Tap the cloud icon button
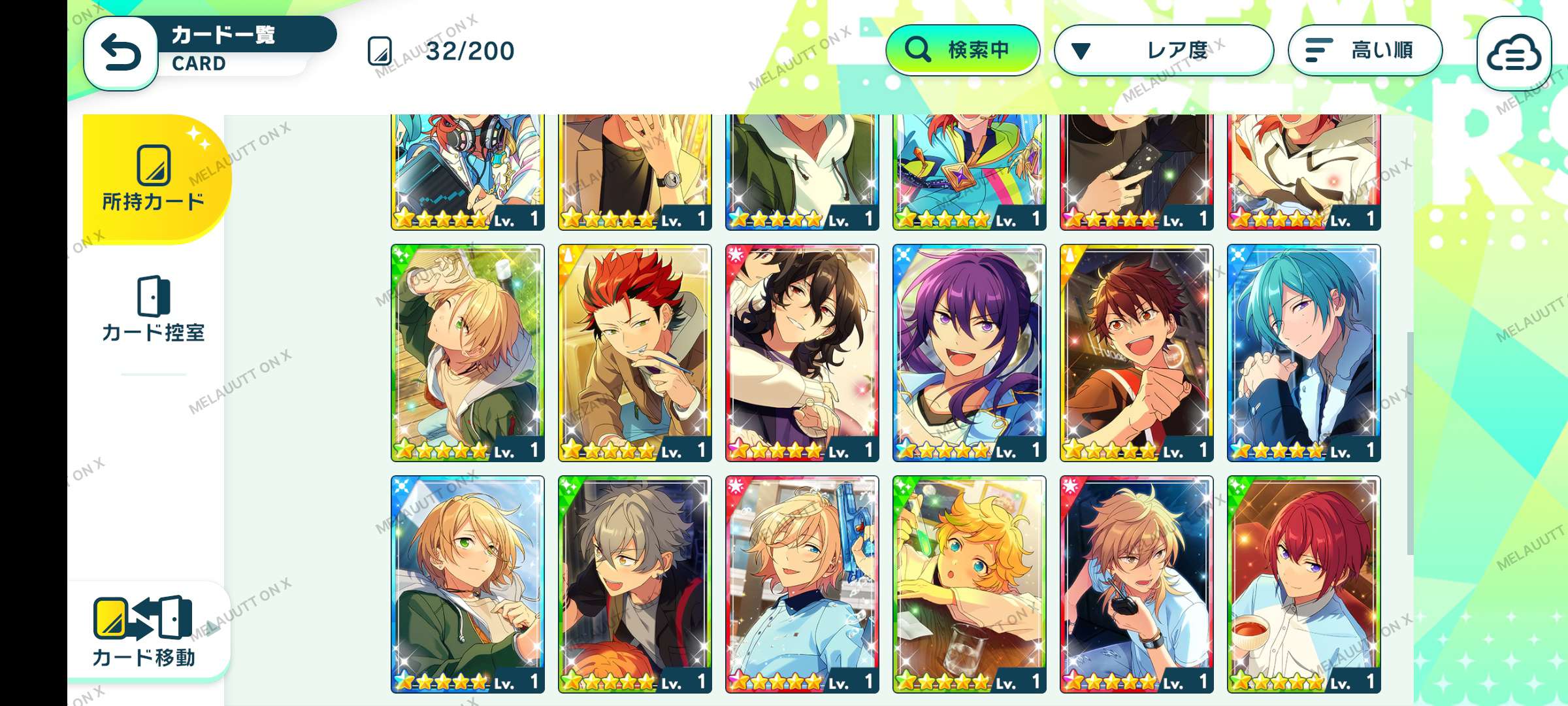 [x=1513, y=54]
